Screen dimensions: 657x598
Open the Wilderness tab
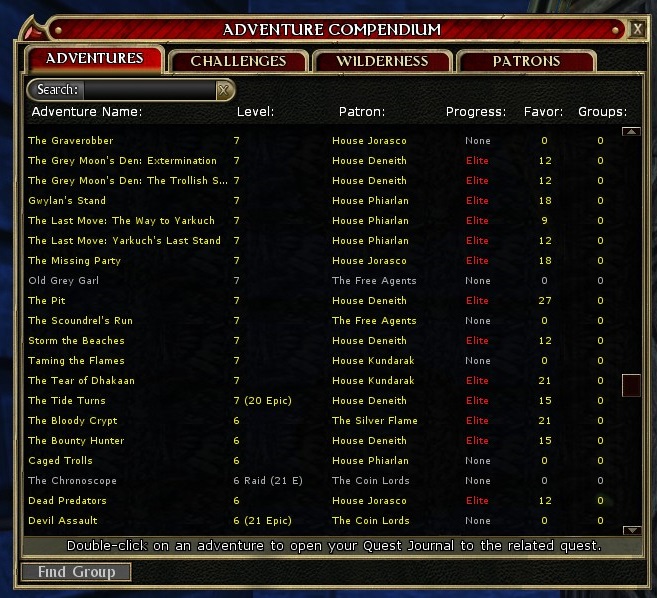tap(382, 61)
